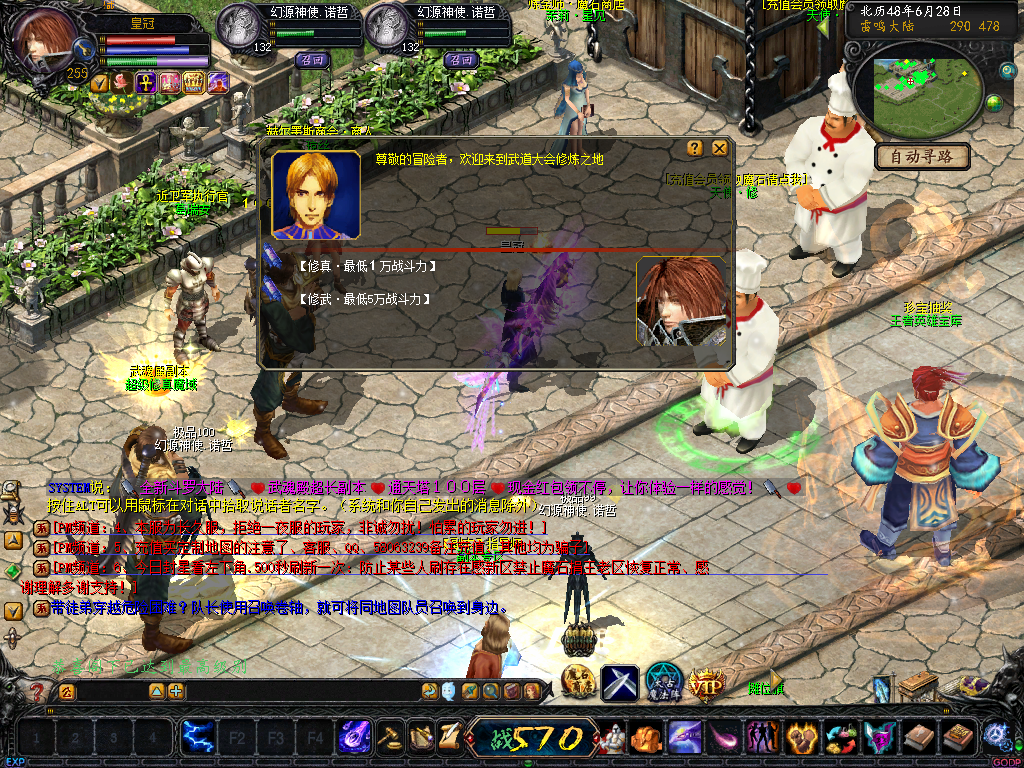Close the NPC dialogue window
The image size is (1024, 768).
pos(719,148)
